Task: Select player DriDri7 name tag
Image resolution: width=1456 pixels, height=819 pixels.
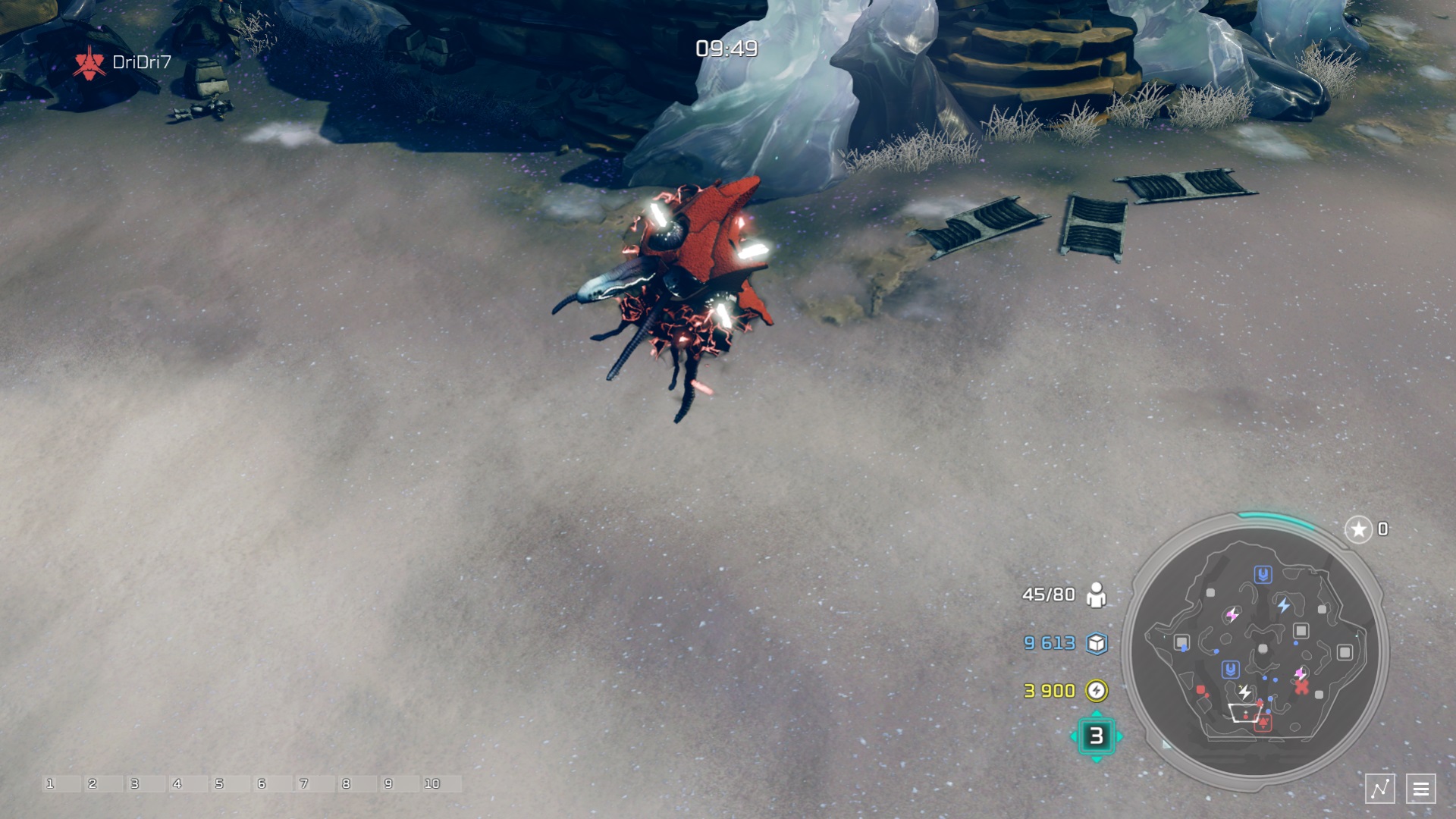Action: coord(141,62)
